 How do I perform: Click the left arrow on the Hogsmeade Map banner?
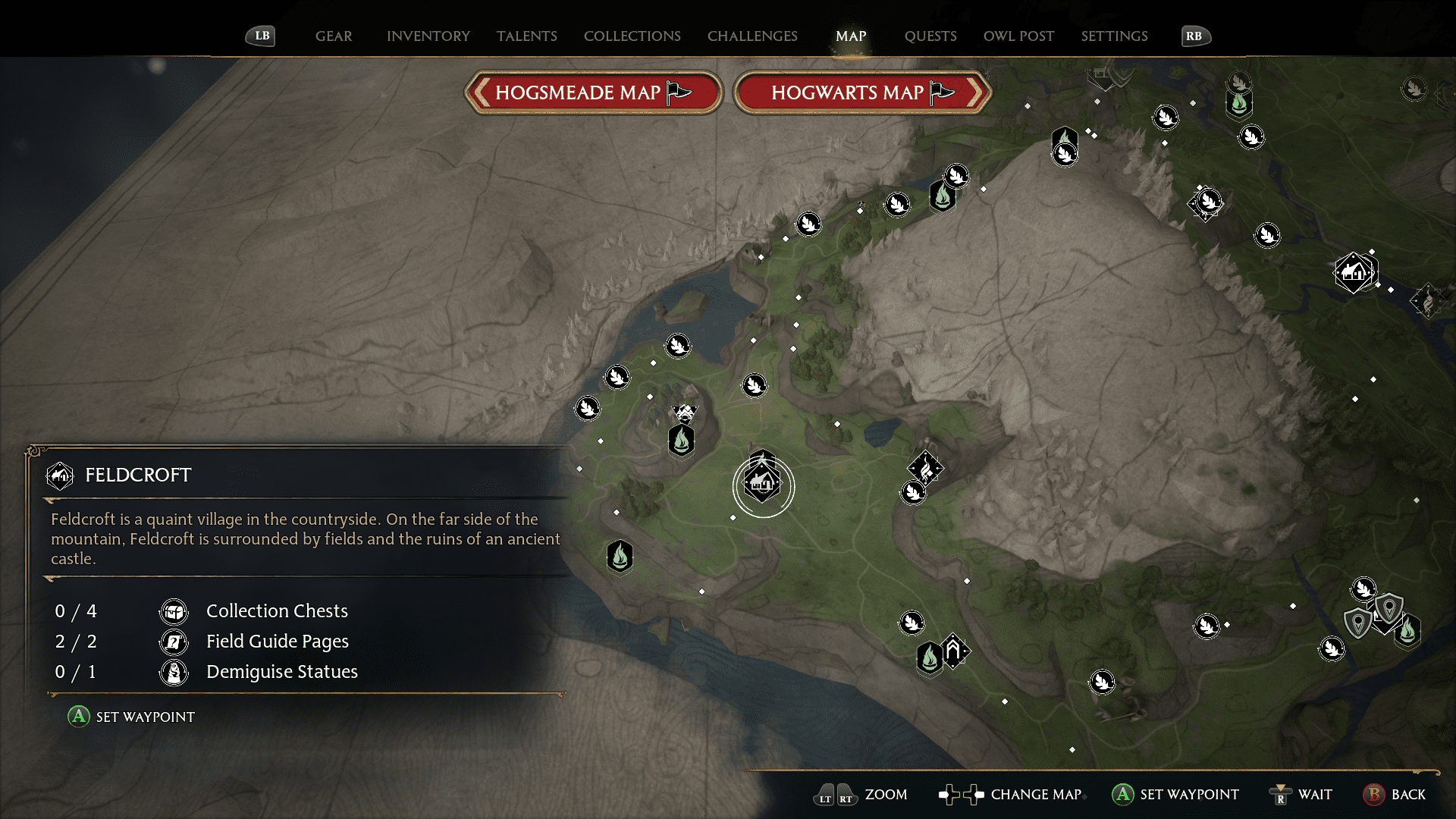[x=482, y=93]
